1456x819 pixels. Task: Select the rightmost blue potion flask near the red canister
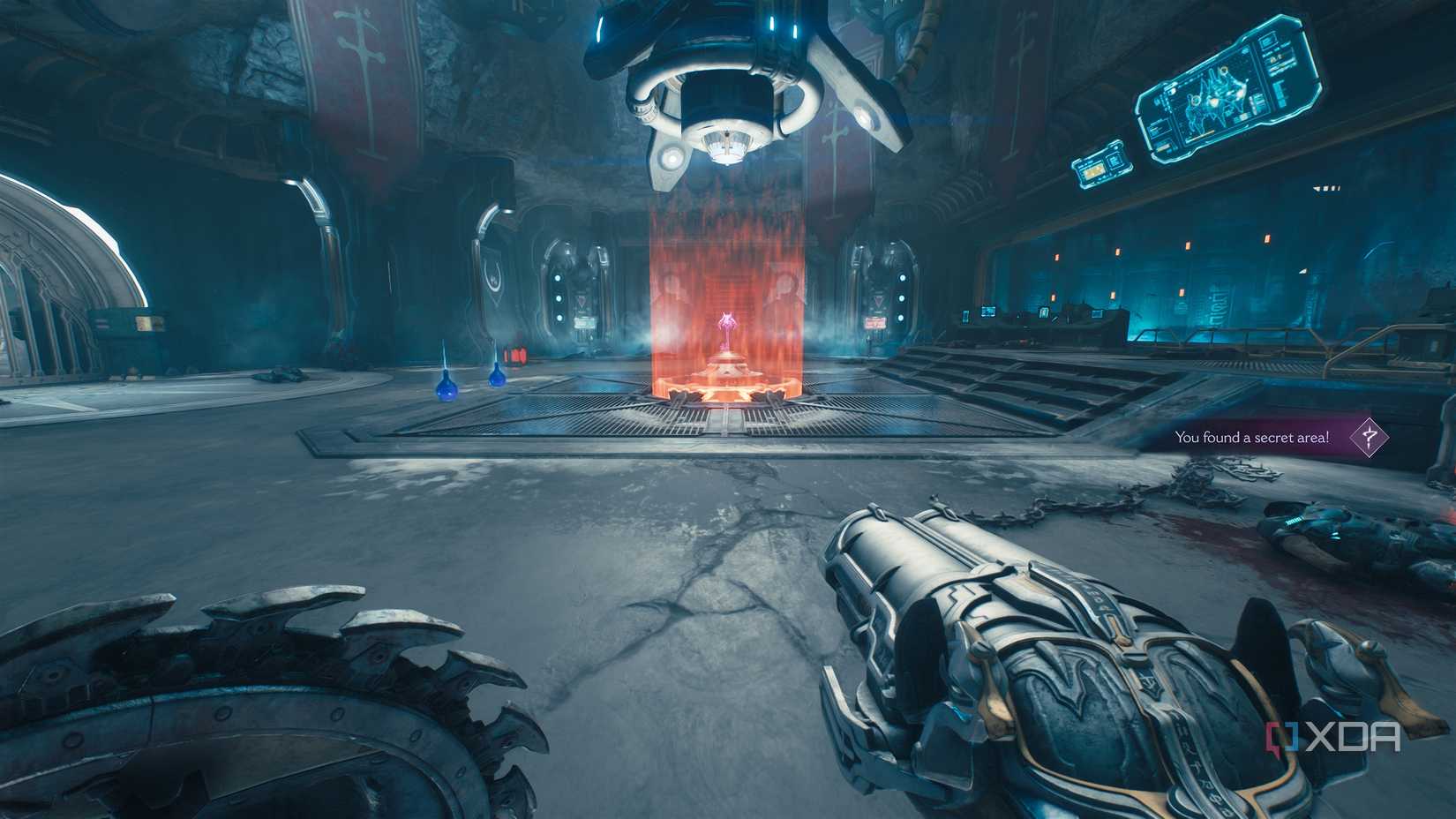[x=498, y=378]
